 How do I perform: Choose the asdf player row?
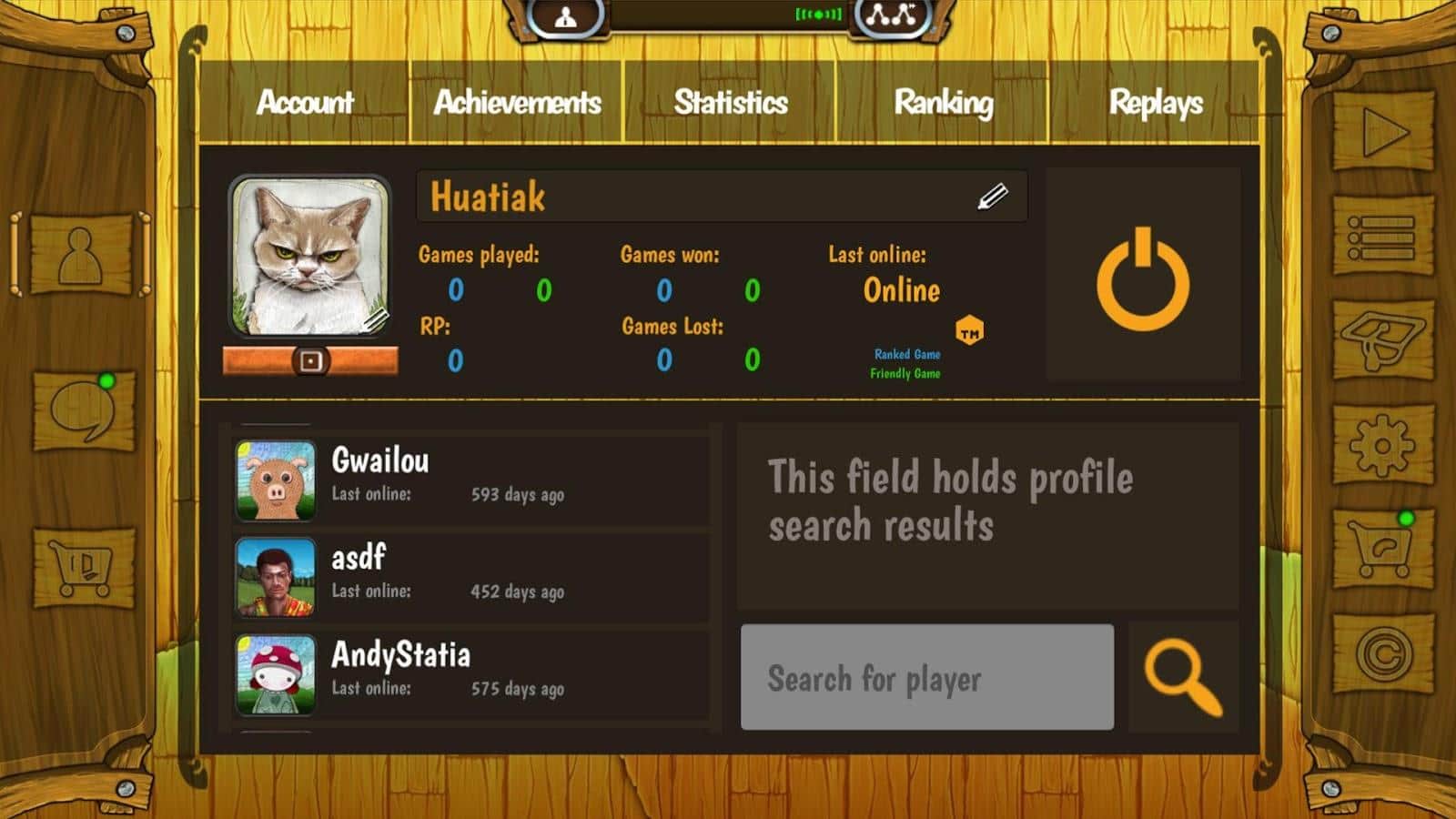coord(471,576)
